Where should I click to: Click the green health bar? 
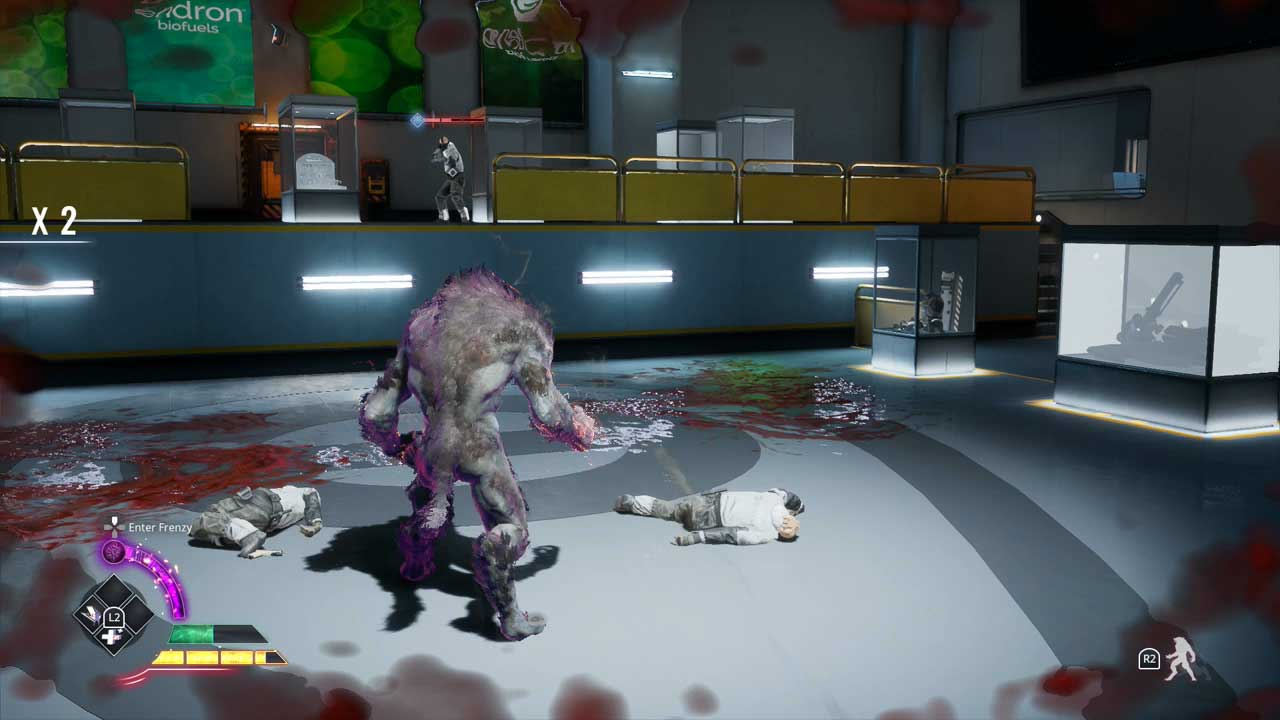pyautogui.click(x=190, y=634)
